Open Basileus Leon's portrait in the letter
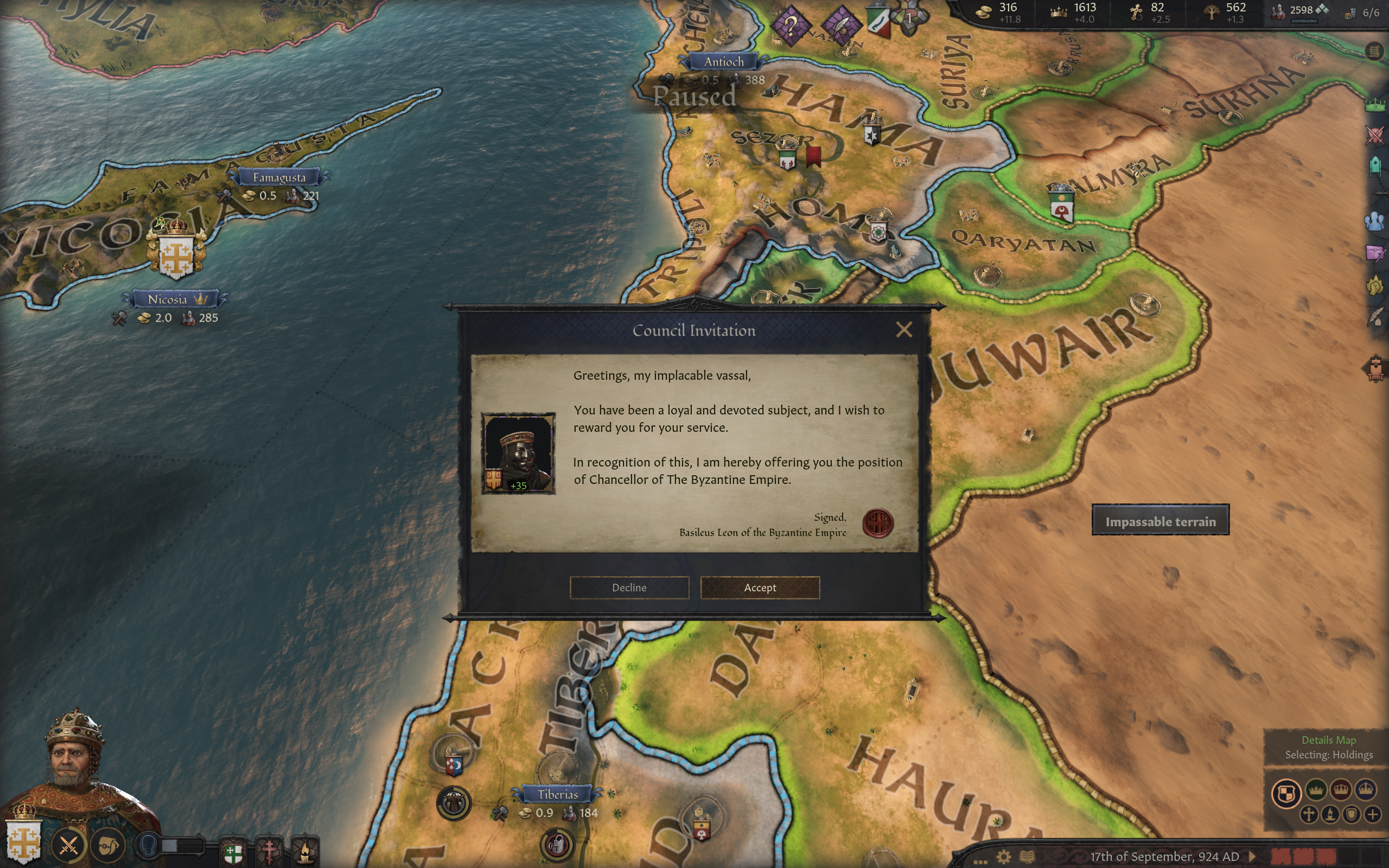This screenshot has width=1389, height=868. 518,452
